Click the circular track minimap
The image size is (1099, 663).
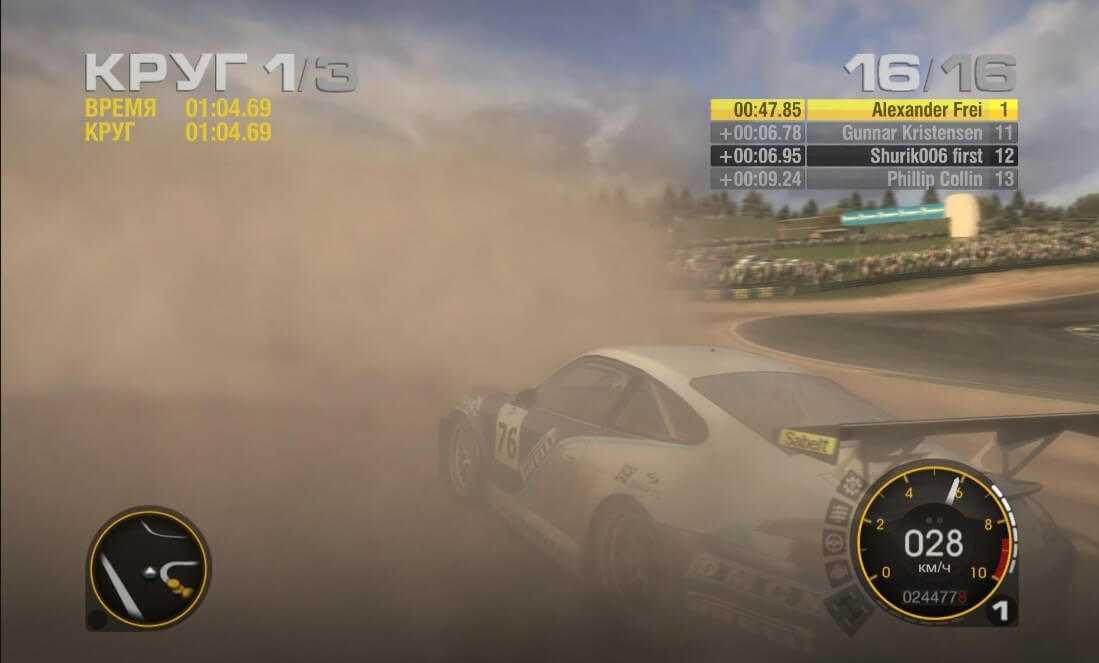(x=148, y=568)
